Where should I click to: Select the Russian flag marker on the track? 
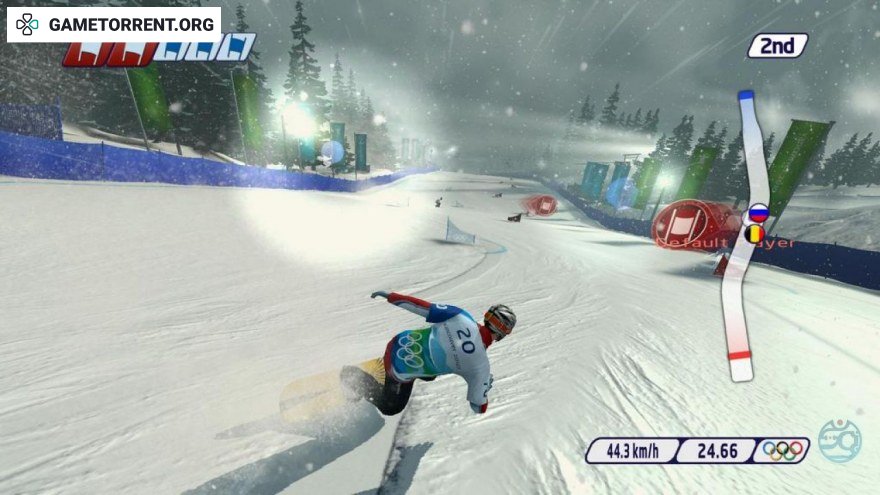click(758, 213)
